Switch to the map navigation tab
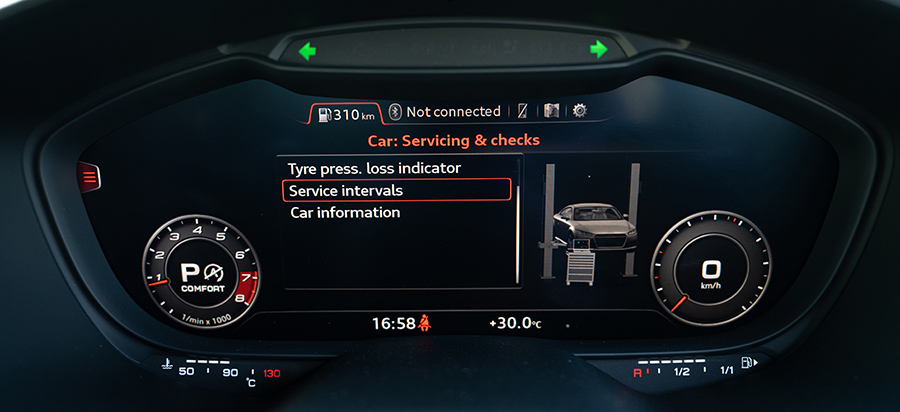This screenshot has height=412, width=900. pyautogui.click(x=551, y=111)
